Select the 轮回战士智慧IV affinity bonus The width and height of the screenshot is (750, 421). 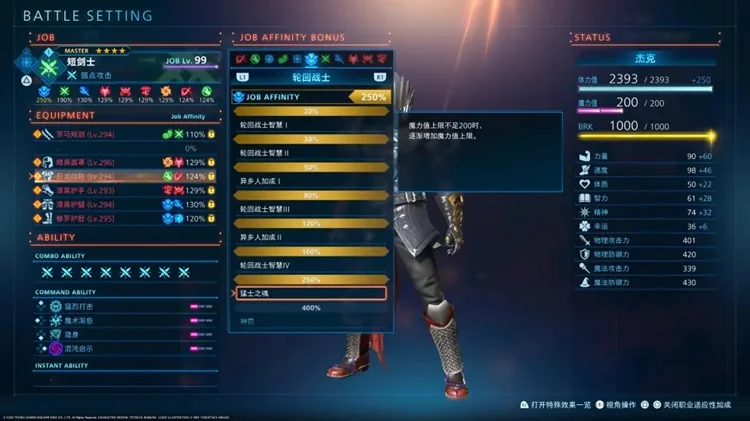[310, 265]
